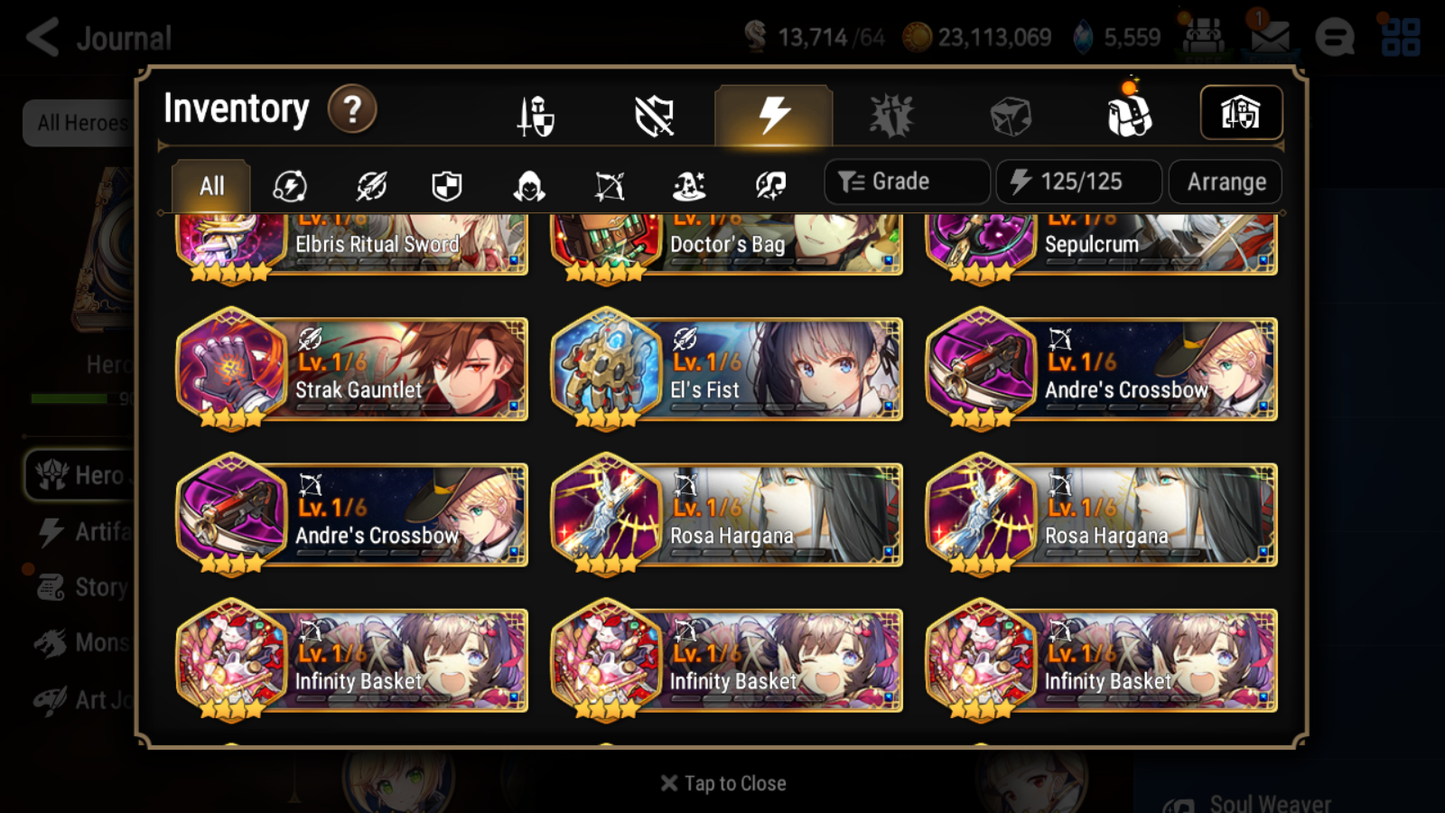Open the app grid menu top right
The height and width of the screenshot is (813, 1445).
(1399, 37)
